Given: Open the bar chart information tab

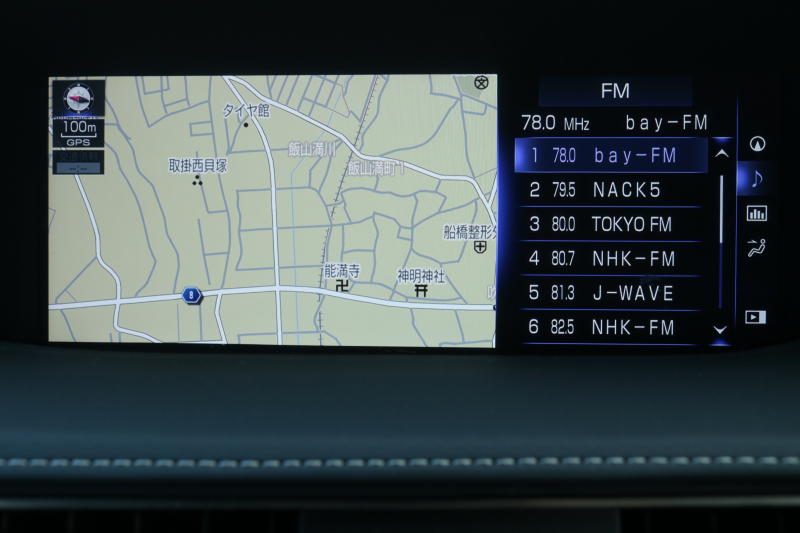Looking at the screenshot, I should tap(757, 213).
